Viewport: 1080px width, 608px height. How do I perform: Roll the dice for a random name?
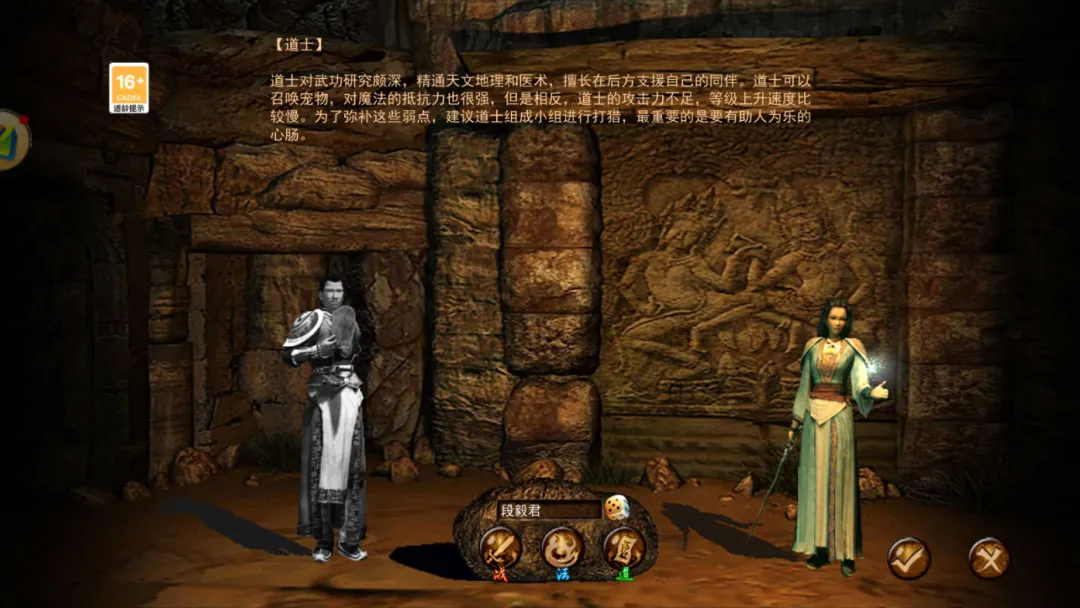tap(616, 508)
